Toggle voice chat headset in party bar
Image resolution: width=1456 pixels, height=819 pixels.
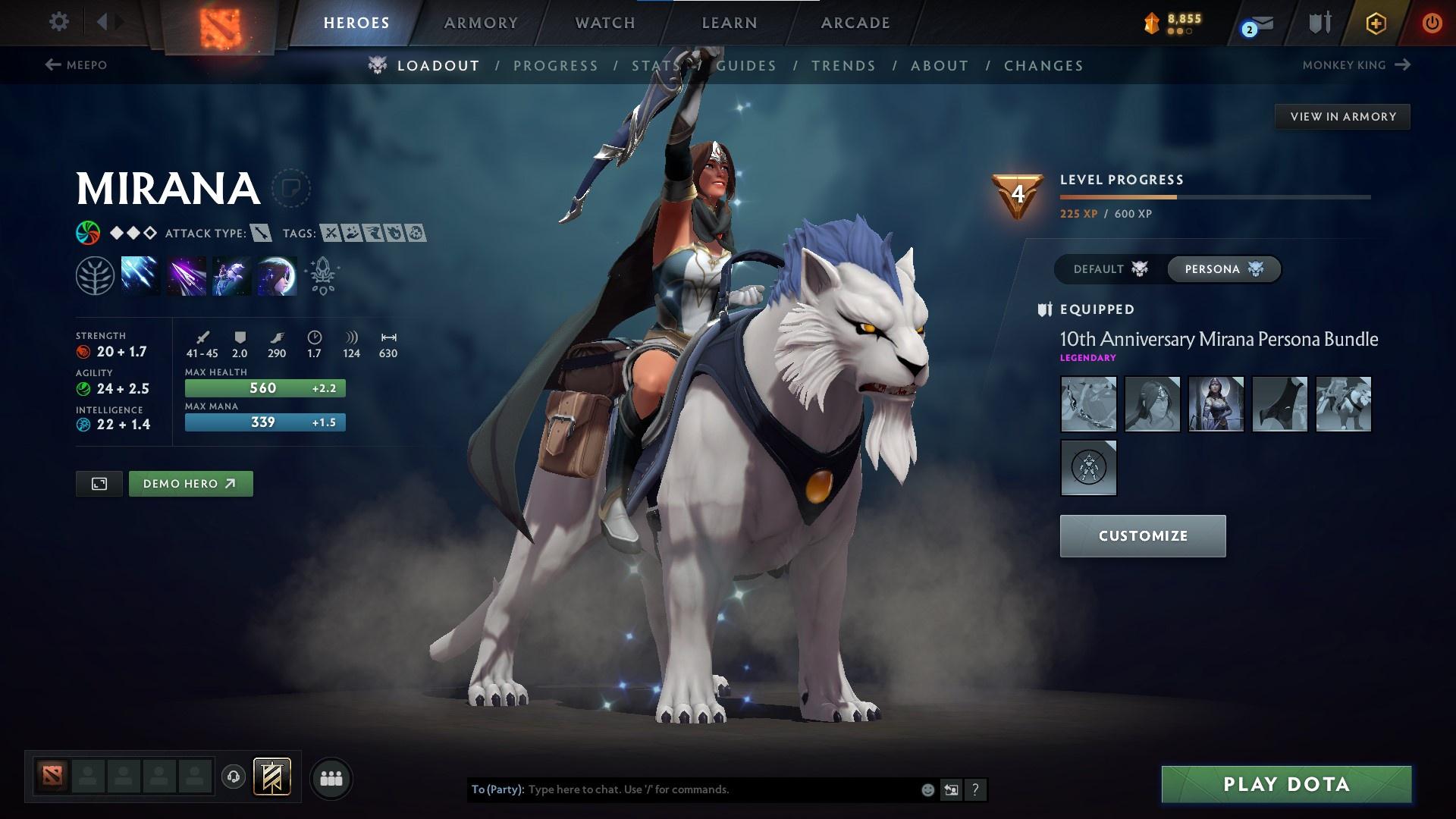tap(234, 778)
